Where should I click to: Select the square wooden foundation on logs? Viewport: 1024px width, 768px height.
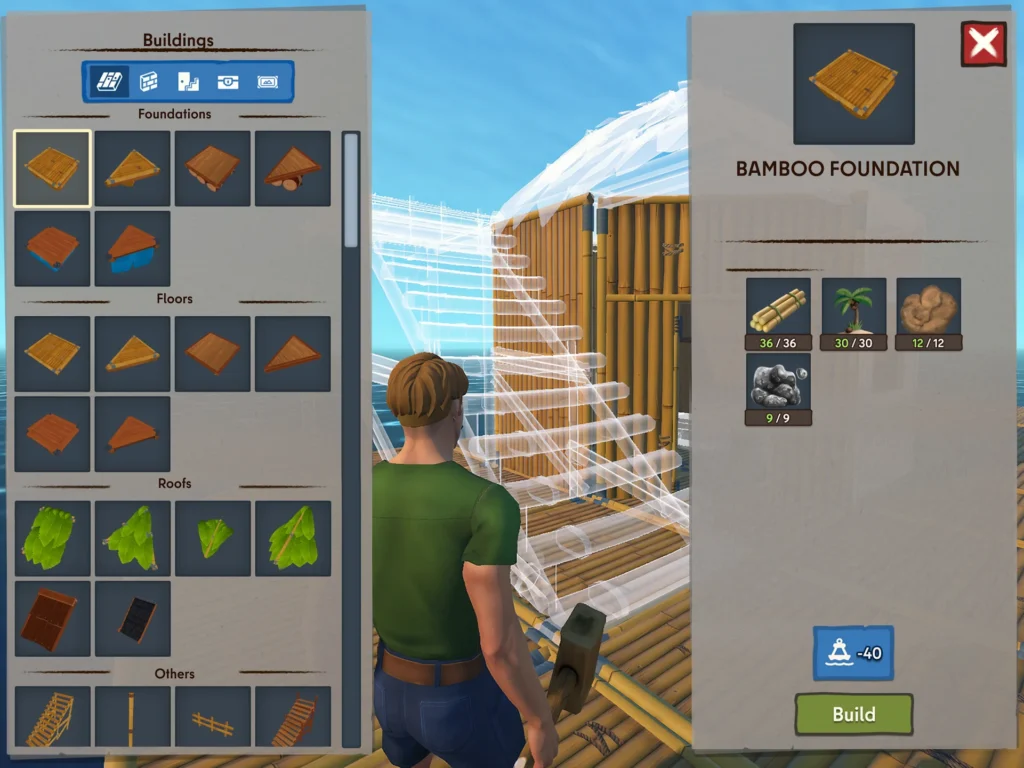click(x=212, y=168)
